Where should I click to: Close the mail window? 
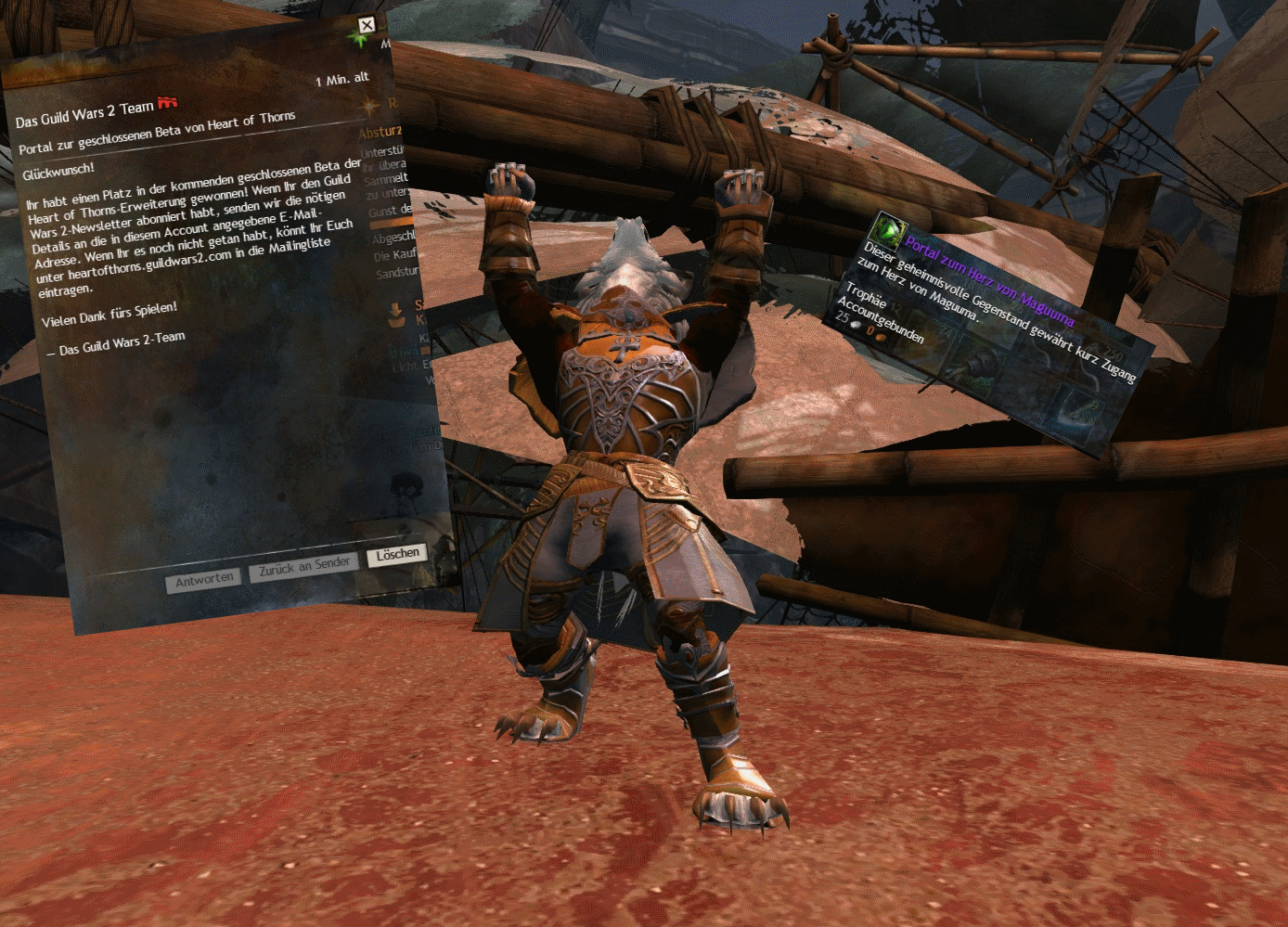tap(367, 25)
